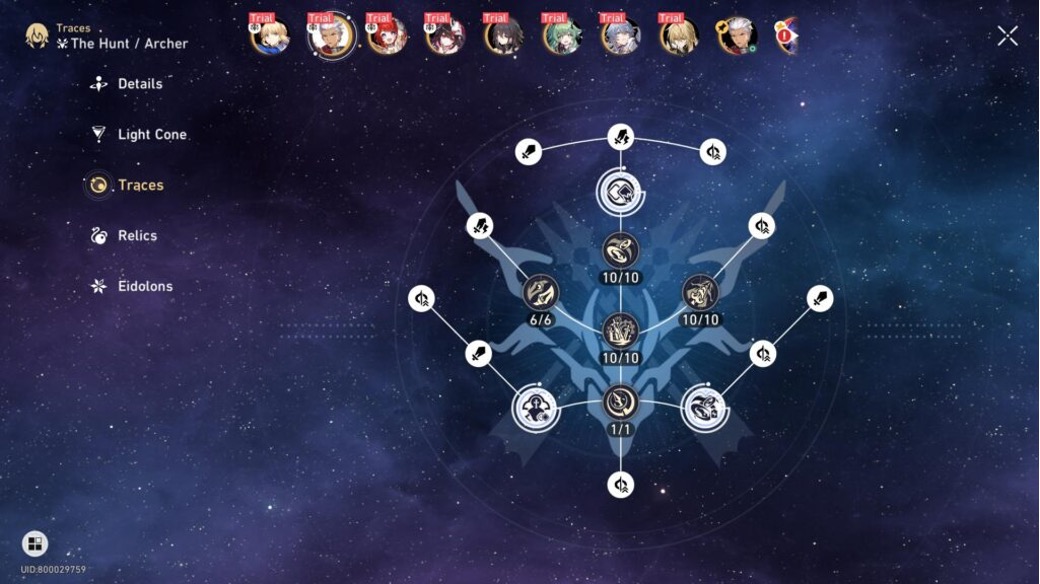The height and width of the screenshot is (584, 1040).
Task: Open the 1/1 technique trace node
Action: [x=621, y=402]
